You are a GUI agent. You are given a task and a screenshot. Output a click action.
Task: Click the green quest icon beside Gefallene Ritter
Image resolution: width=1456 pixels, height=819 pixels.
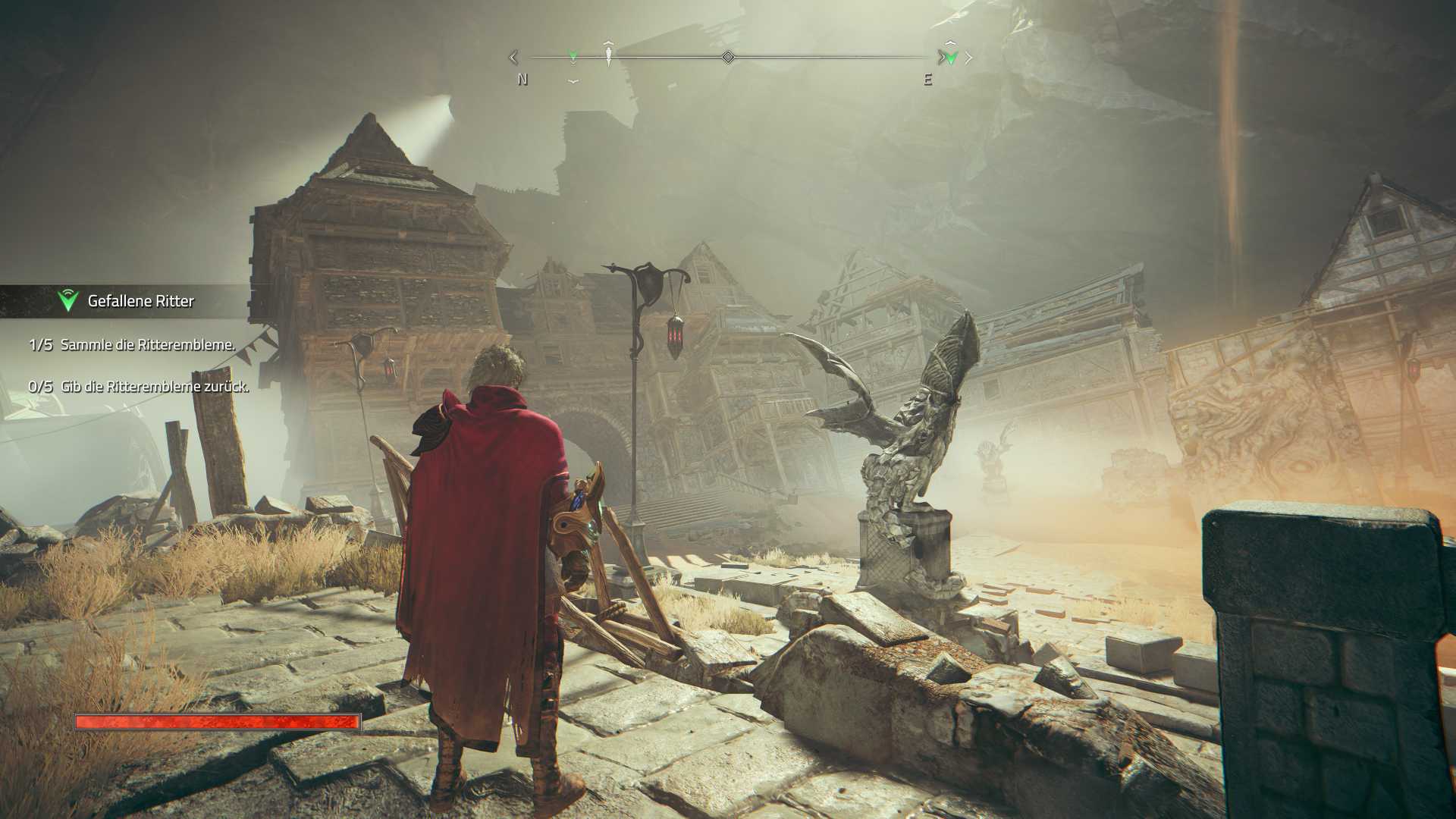point(68,300)
